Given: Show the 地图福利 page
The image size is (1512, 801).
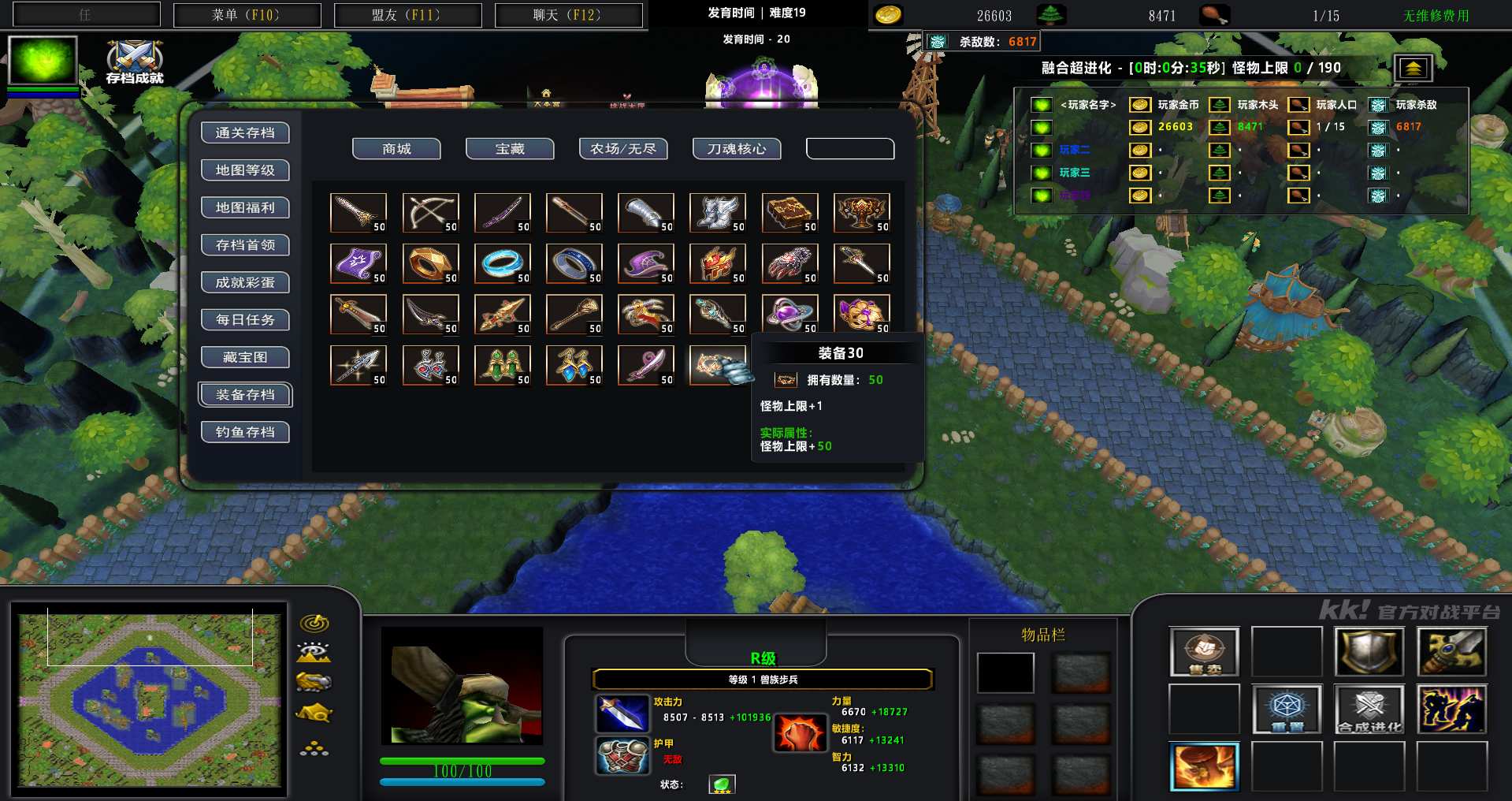Looking at the screenshot, I should point(245,208).
